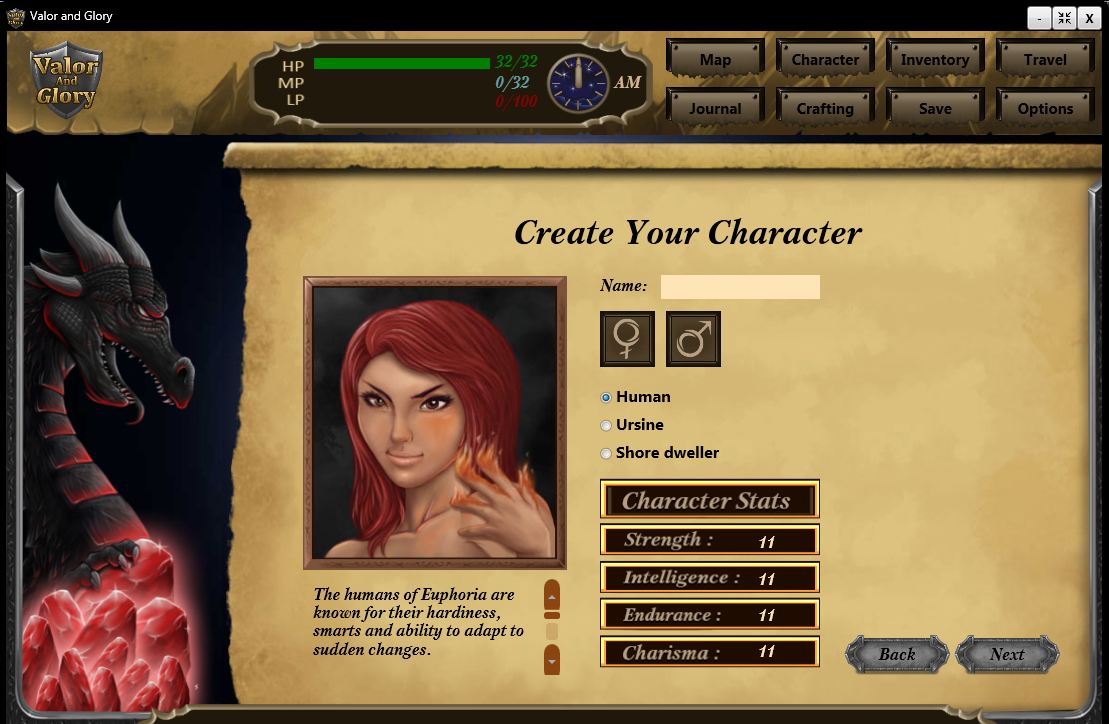
Task: Open the Inventory menu
Action: coord(935,59)
